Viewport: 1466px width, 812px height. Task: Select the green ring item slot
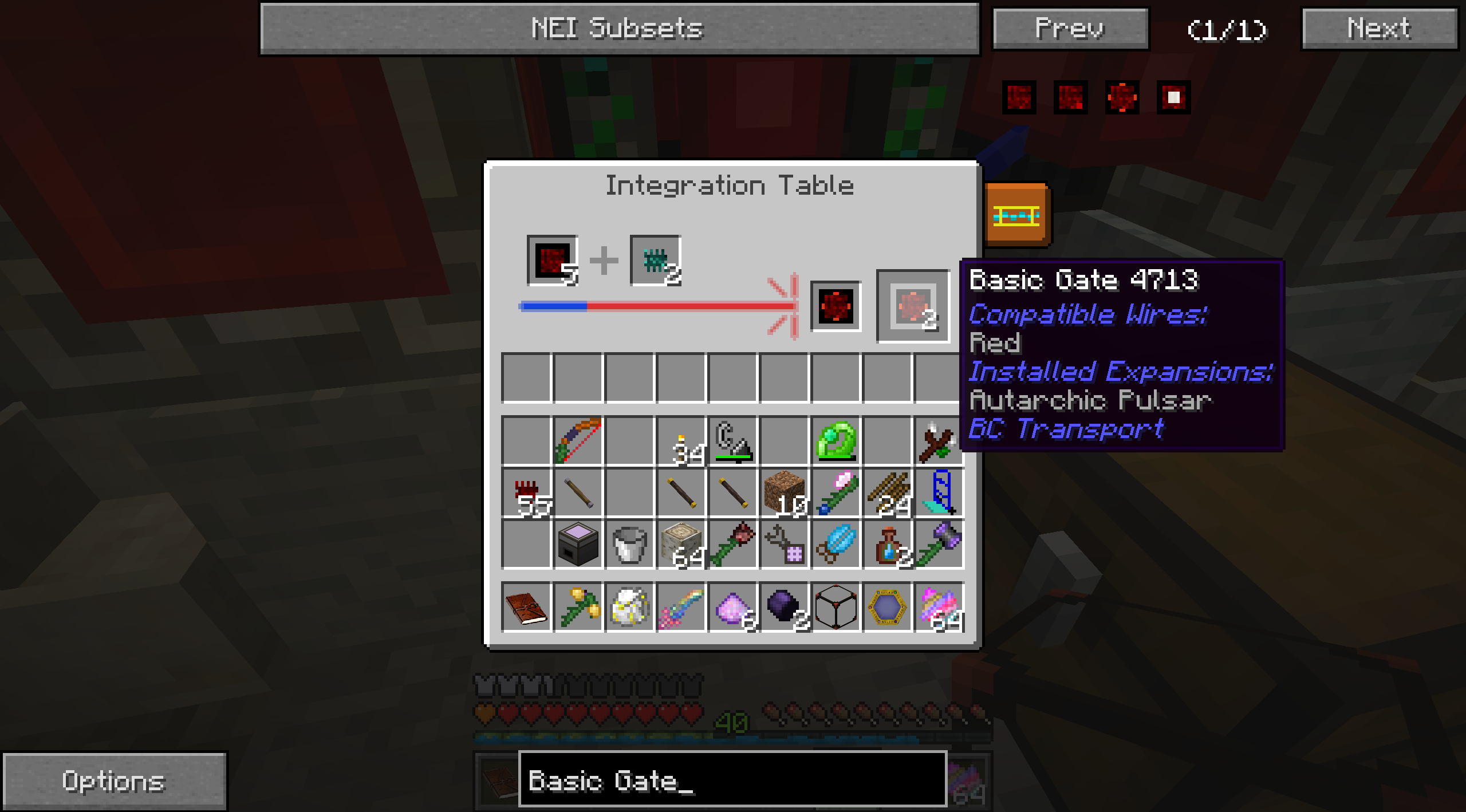[x=836, y=440]
